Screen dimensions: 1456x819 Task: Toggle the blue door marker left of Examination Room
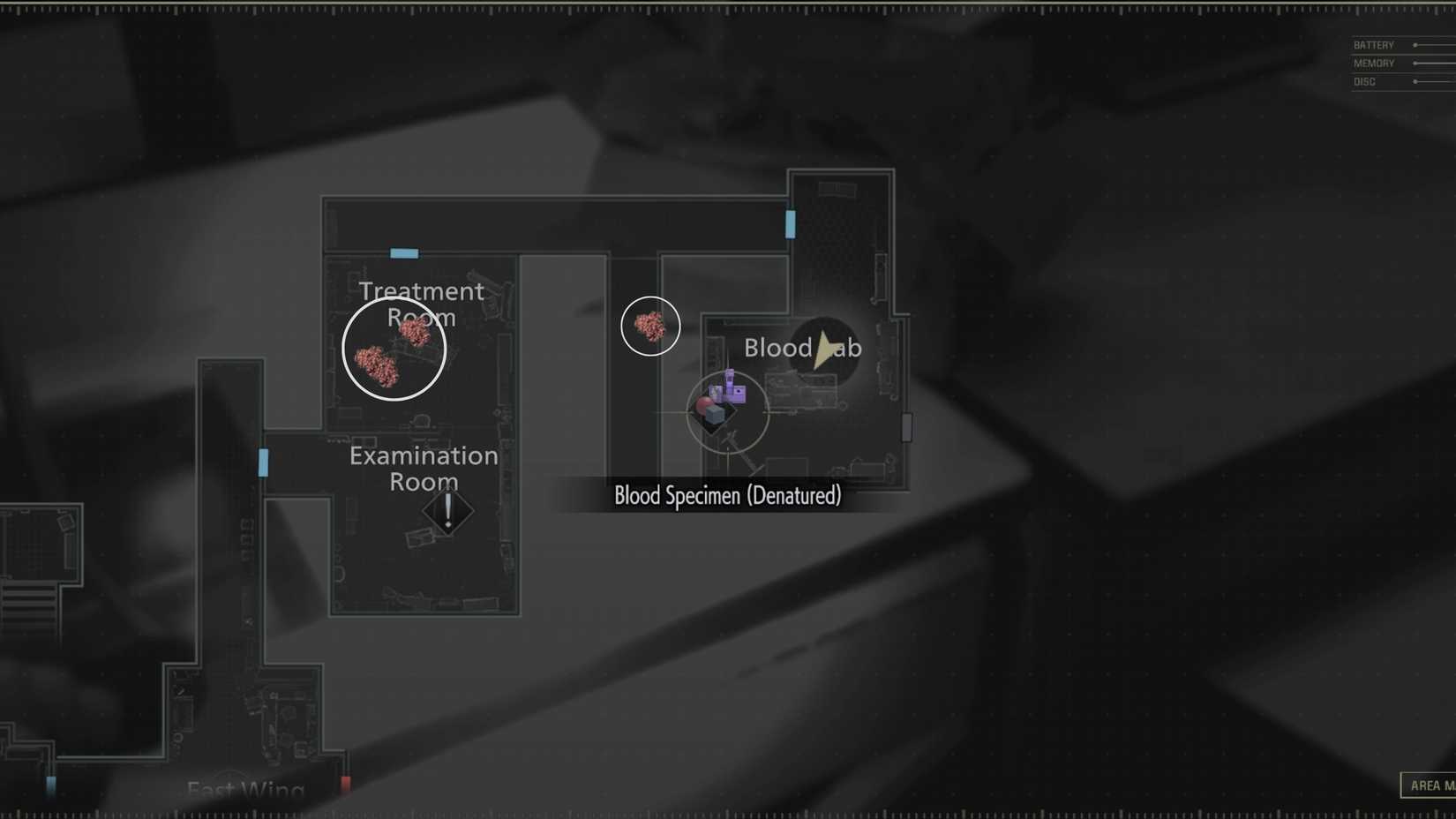pyautogui.click(x=262, y=462)
